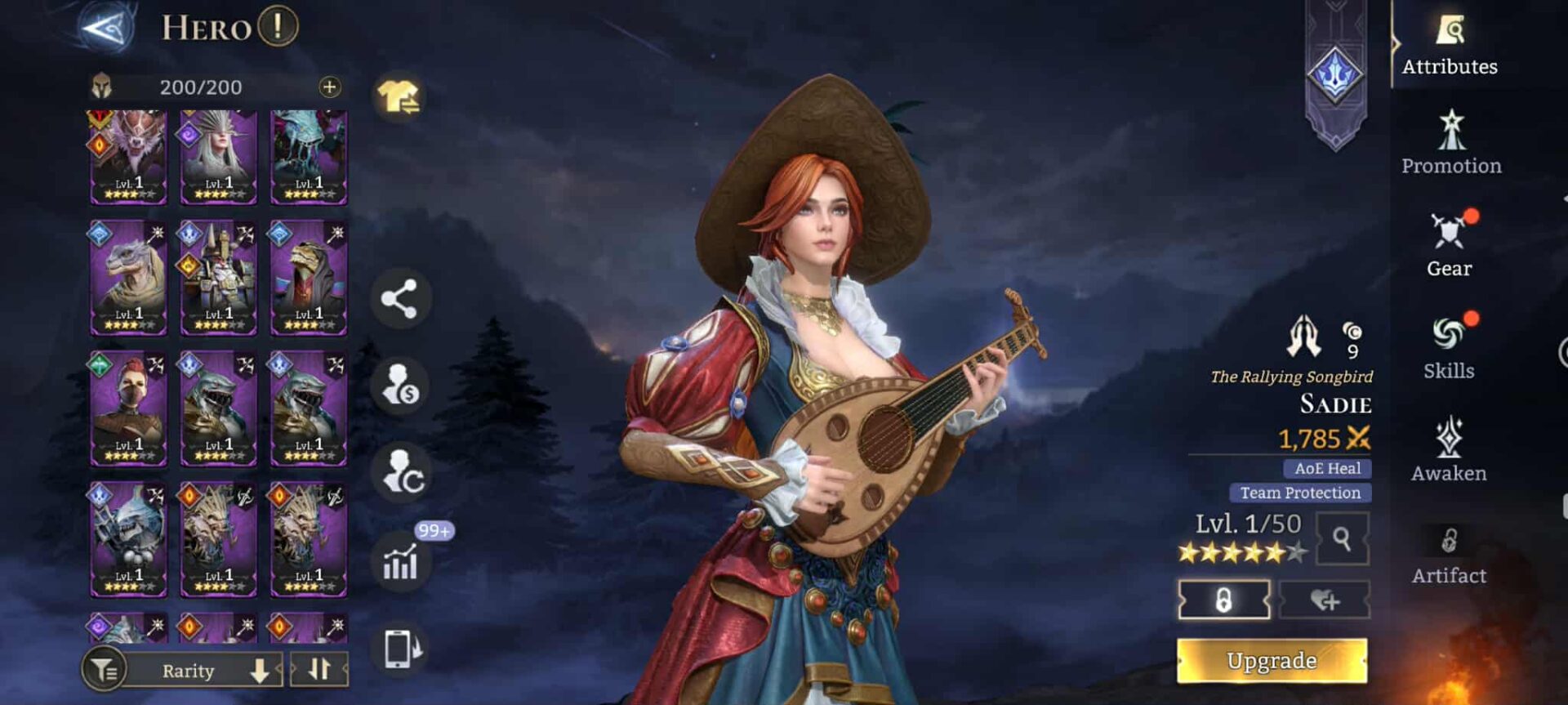1568x705 pixels.
Task: Open the bar chart stats icon
Action: (400, 563)
